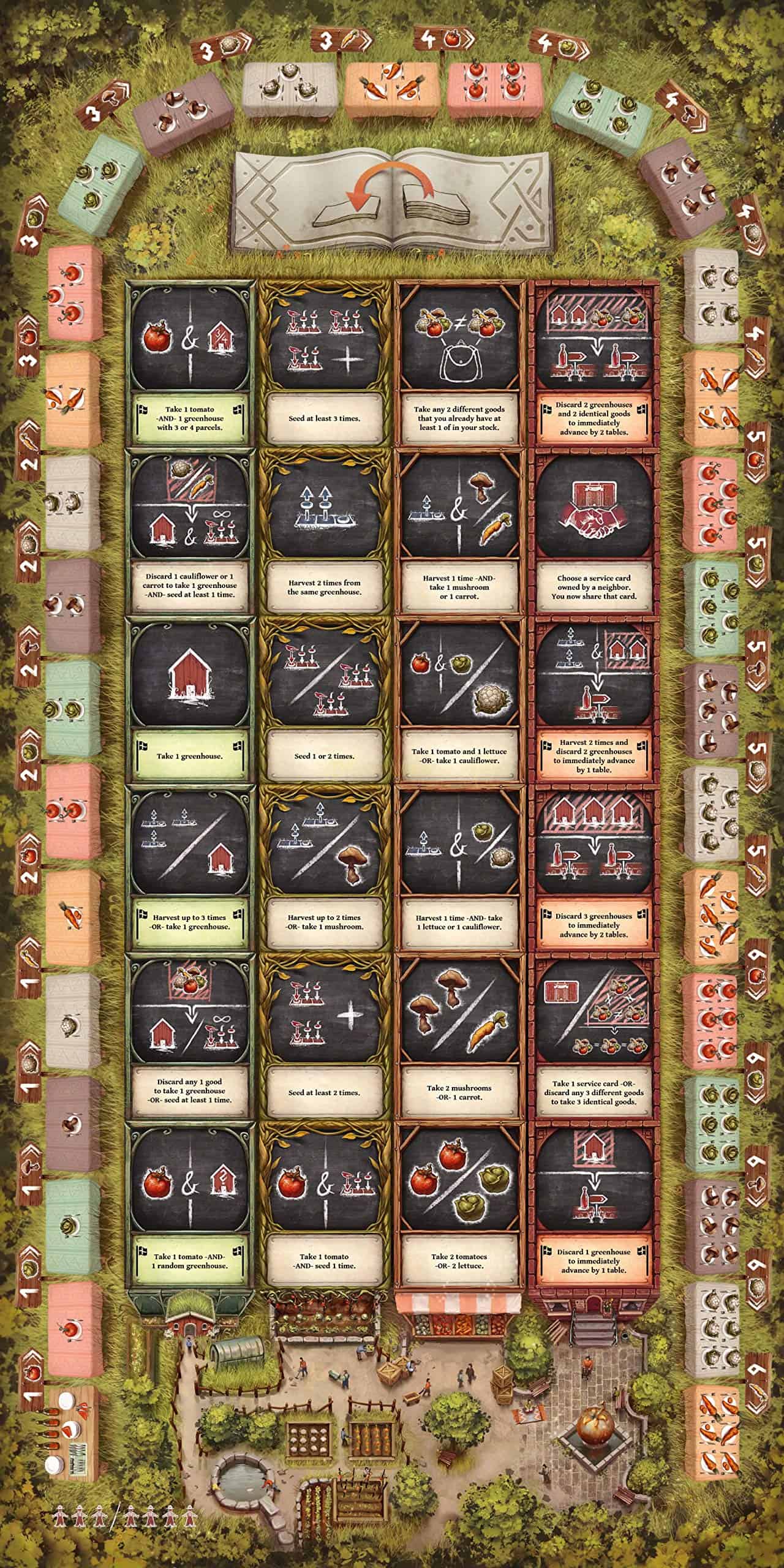Select the 'Seed 1 or 2 times' card
The width and height of the screenshot is (784, 1568).
pyautogui.click(x=323, y=700)
